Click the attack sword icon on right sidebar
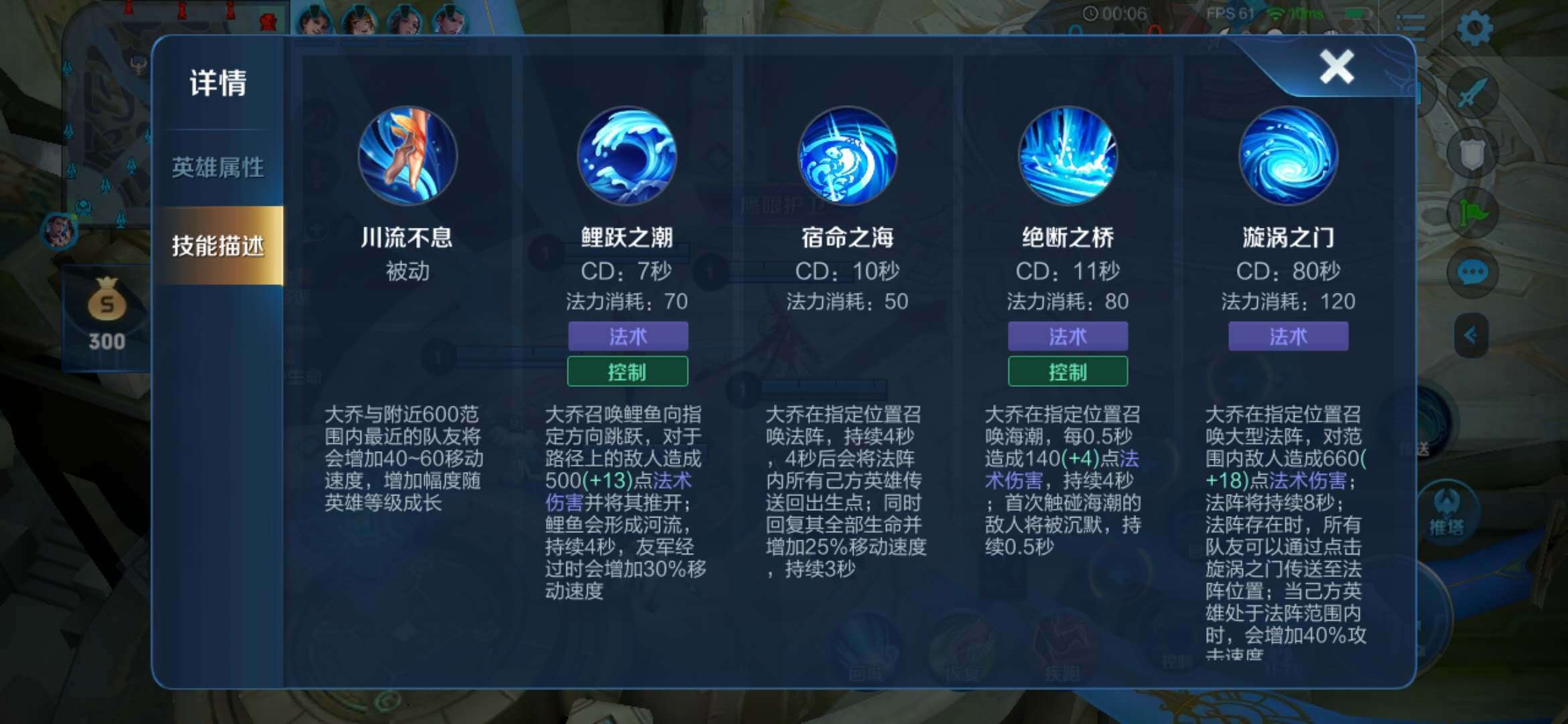The height and width of the screenshot is (724, 1568). point(1472,90)
